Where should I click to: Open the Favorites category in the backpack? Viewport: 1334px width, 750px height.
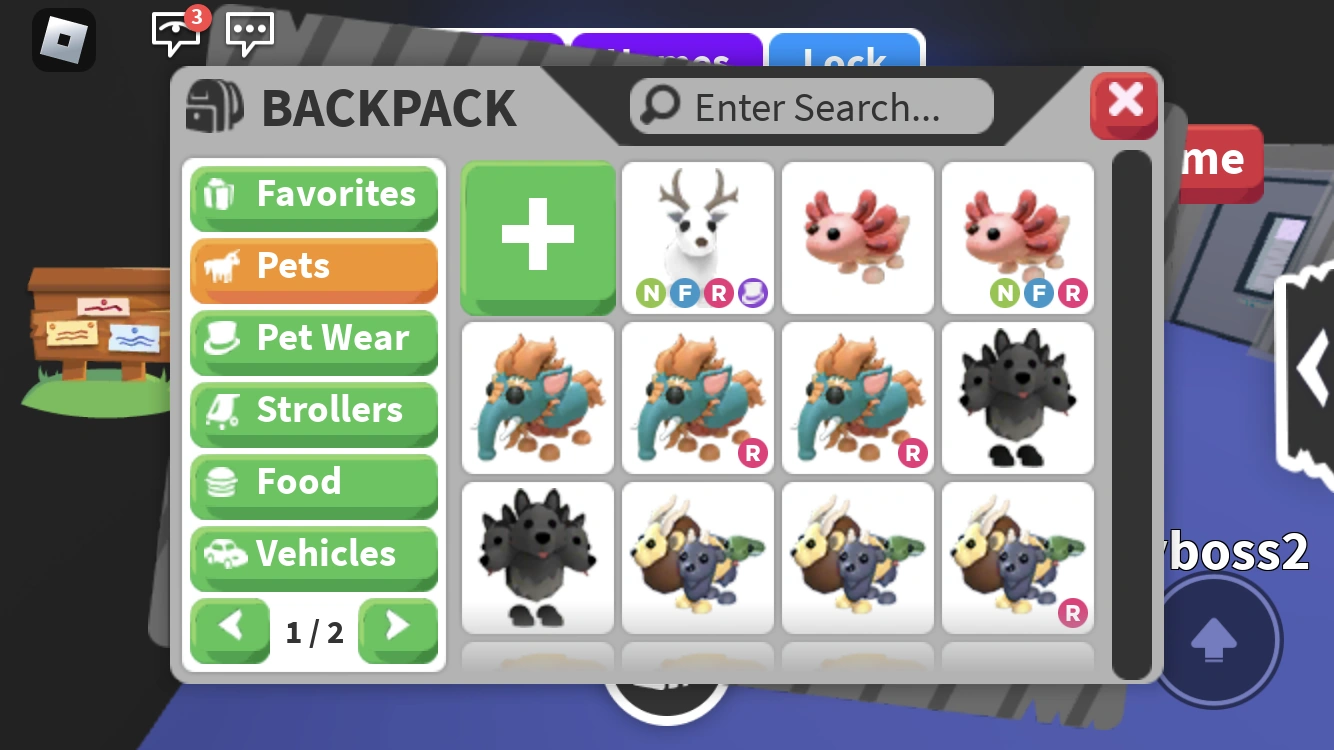pos(314,195)
